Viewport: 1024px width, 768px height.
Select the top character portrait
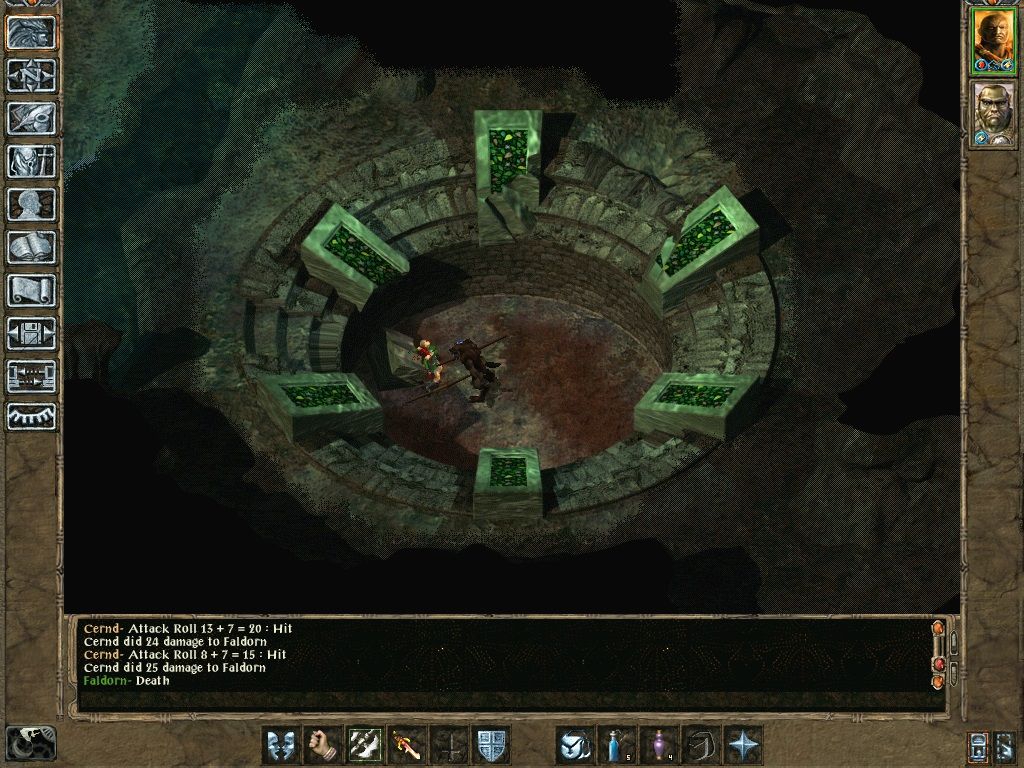pos(993,41)
